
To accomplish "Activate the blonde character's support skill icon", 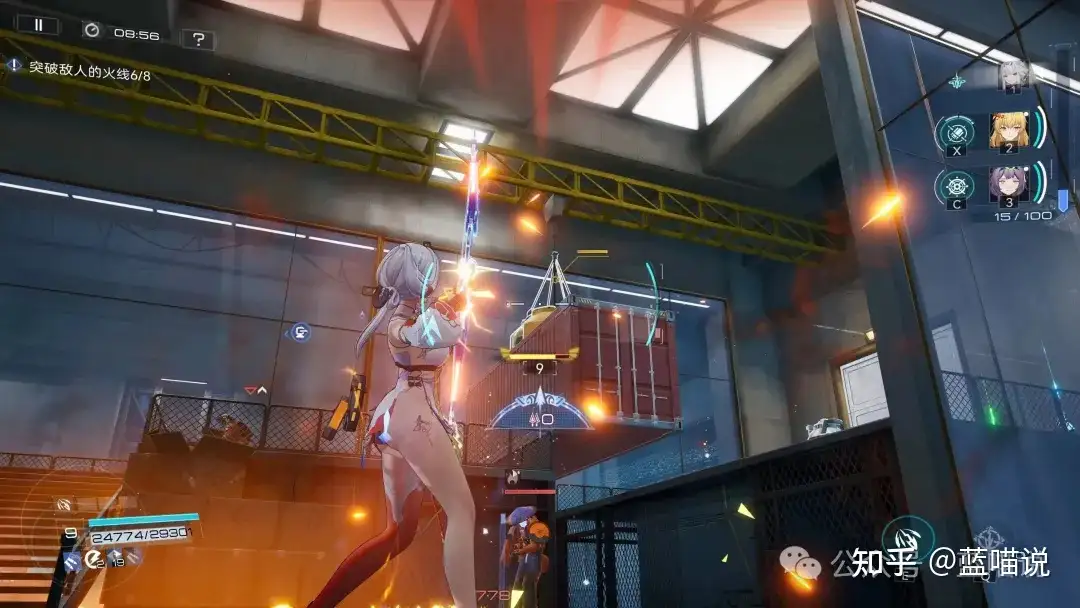I will 956,133.
